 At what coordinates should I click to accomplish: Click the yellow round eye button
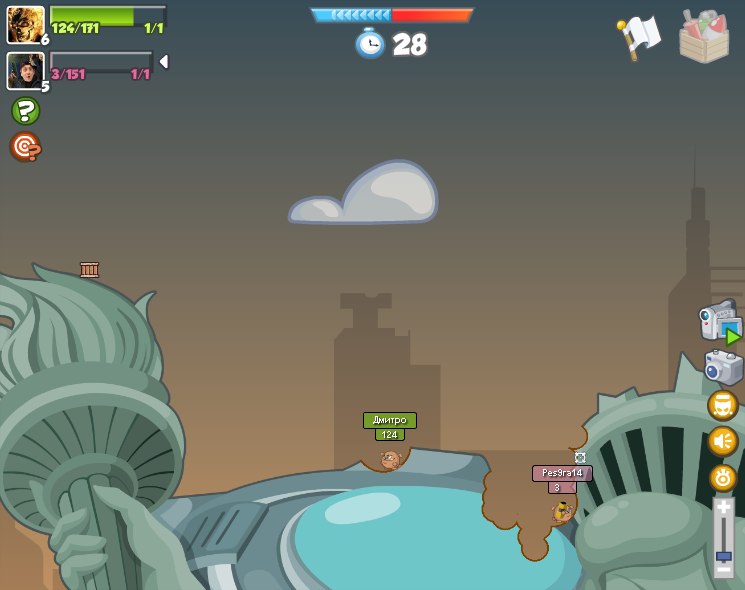[x=722, y=477]
